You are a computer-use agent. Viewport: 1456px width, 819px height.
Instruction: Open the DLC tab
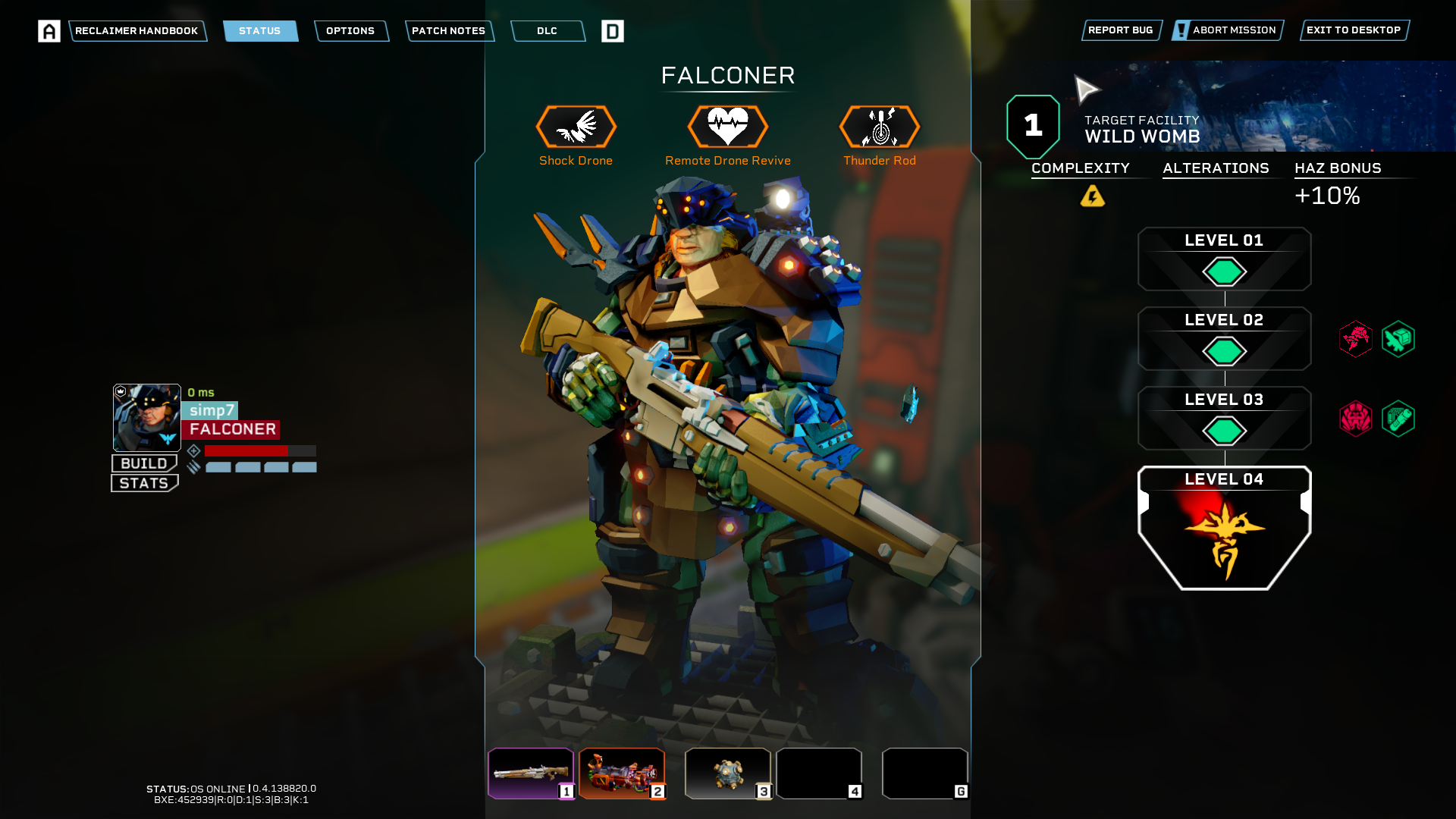click(547, 31)
